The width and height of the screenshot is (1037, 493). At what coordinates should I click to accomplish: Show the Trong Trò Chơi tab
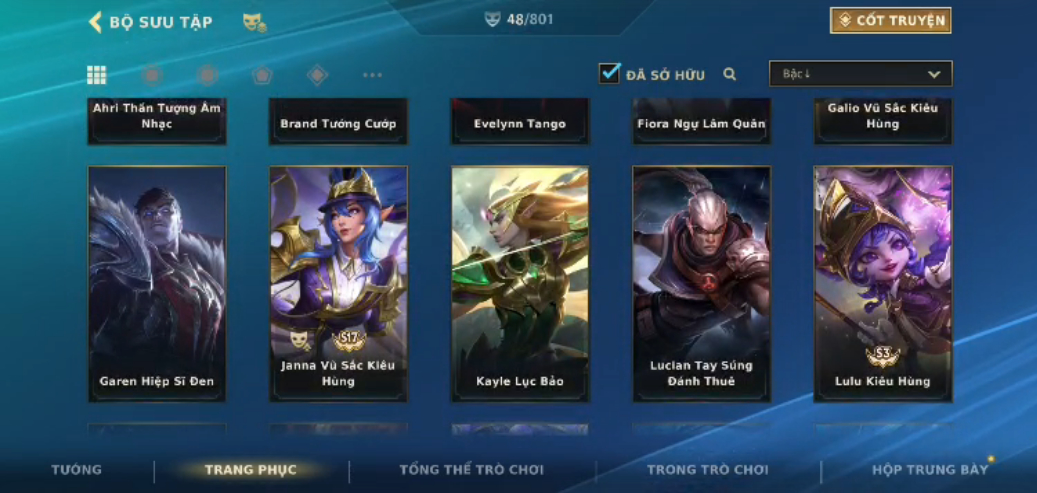(x=707, y=470)
